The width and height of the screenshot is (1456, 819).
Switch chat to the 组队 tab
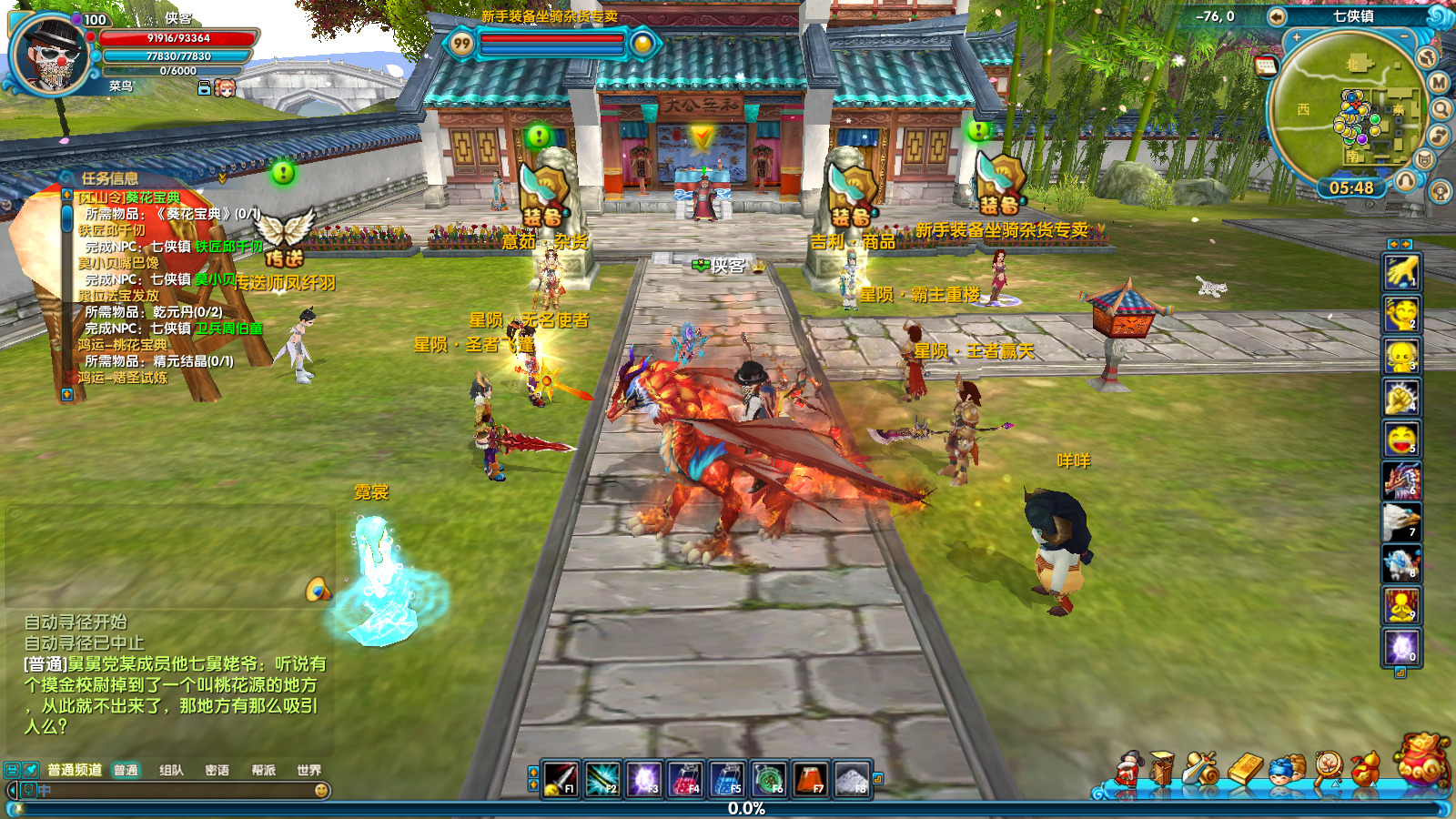171,770
